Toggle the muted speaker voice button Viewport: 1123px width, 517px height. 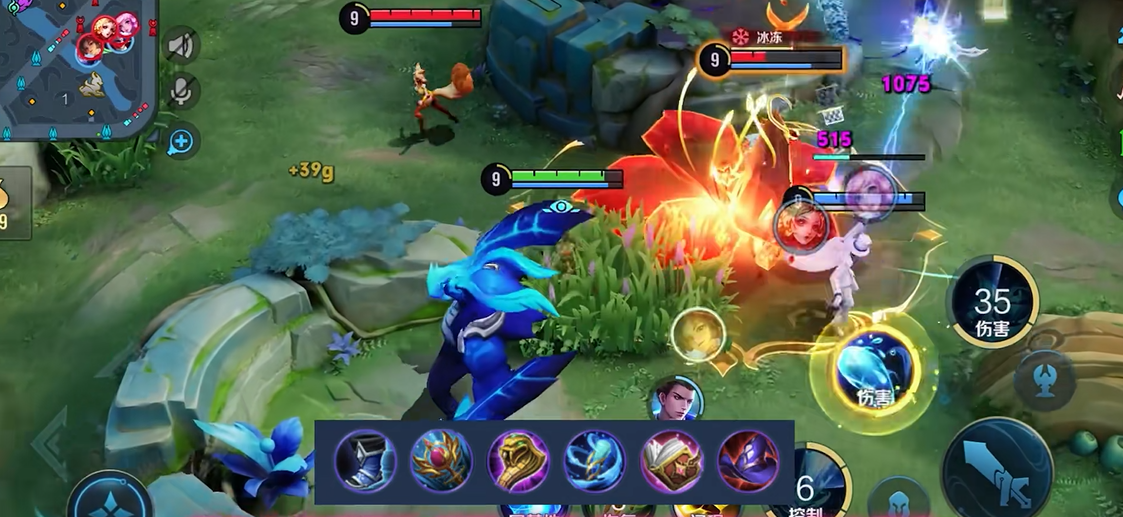coord(181,45)
